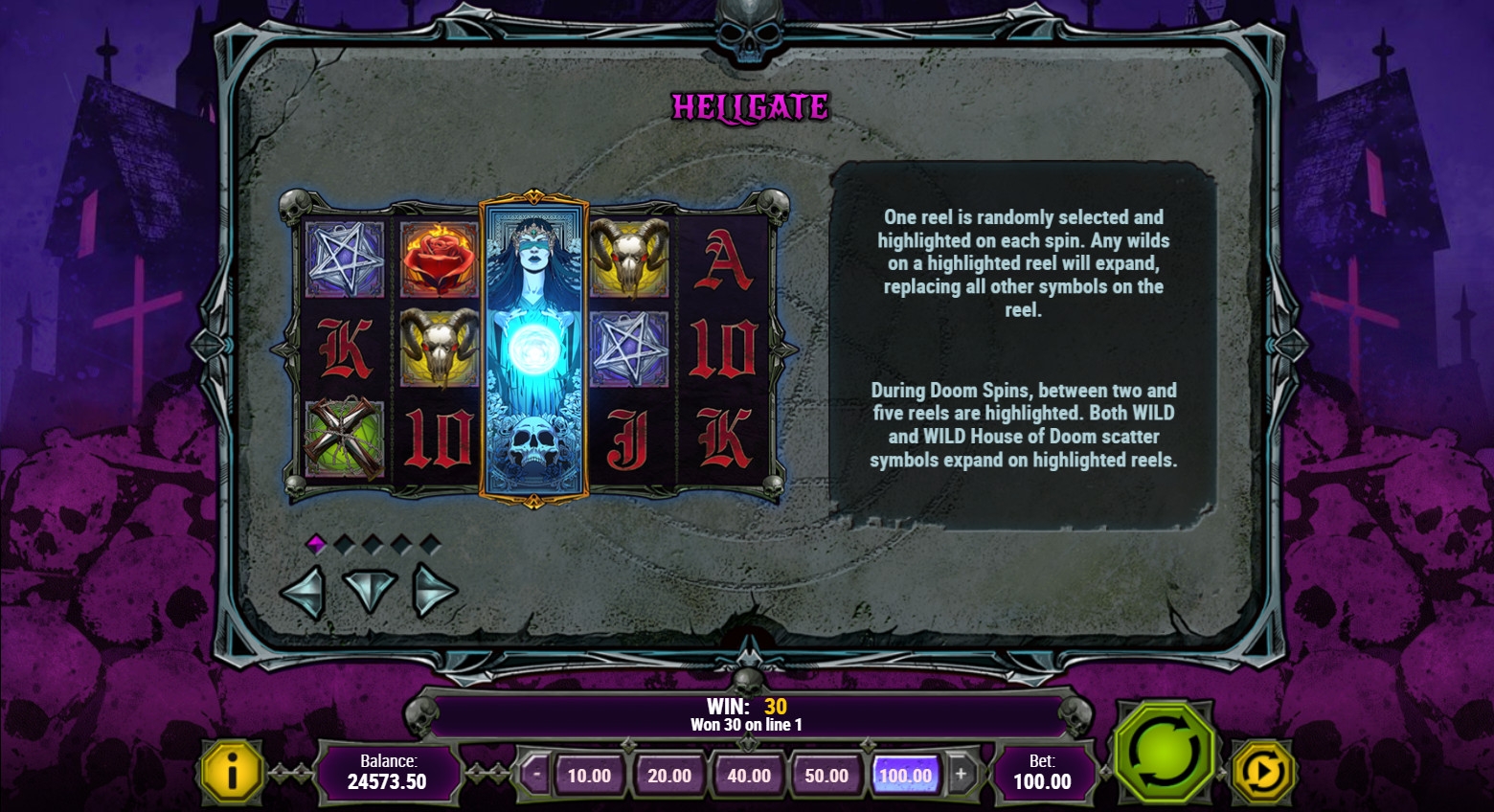
Task: Advance to next paytable page arrow
Action: [434, 591]
